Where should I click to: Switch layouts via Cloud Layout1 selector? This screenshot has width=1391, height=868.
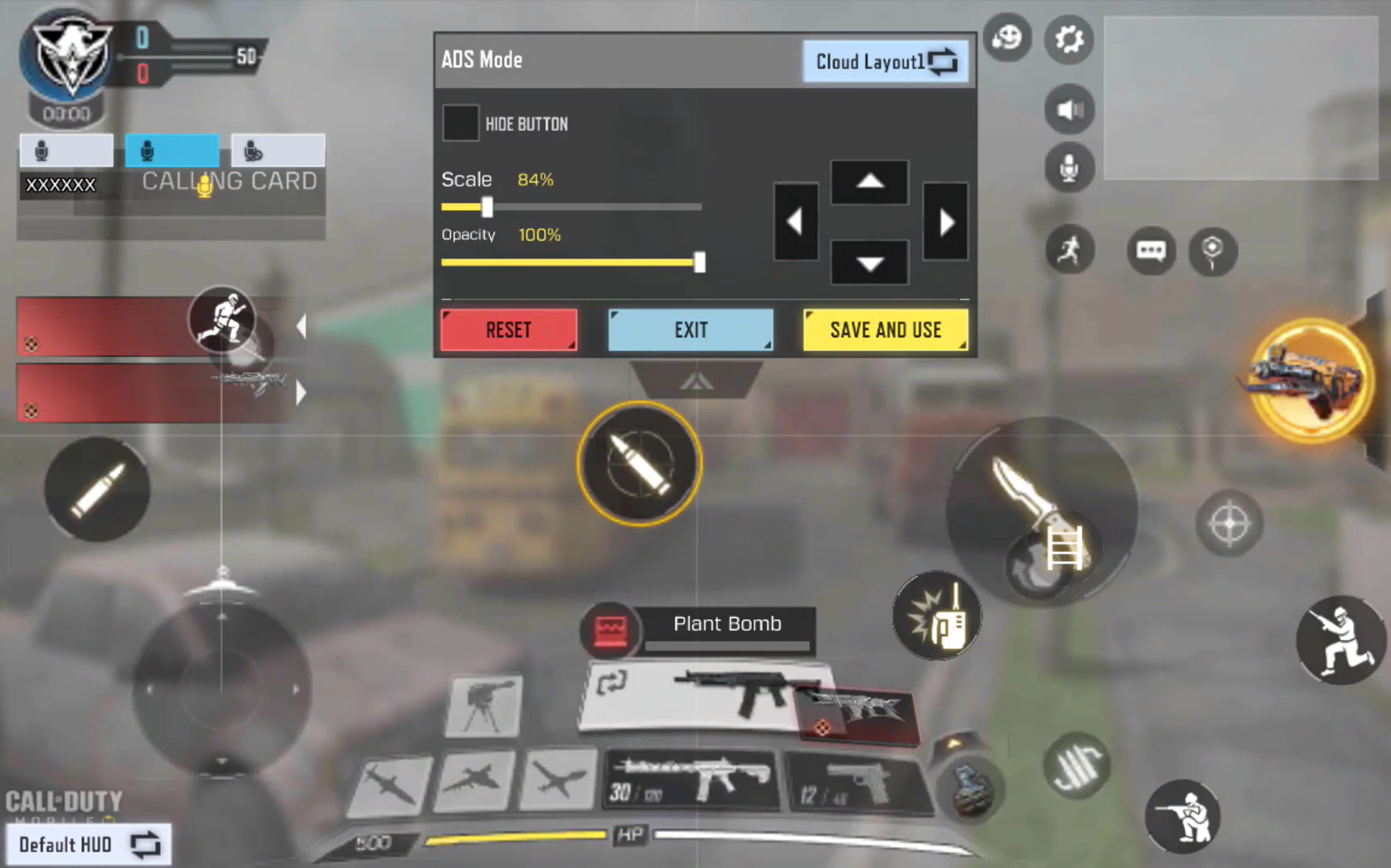point(886,62)
